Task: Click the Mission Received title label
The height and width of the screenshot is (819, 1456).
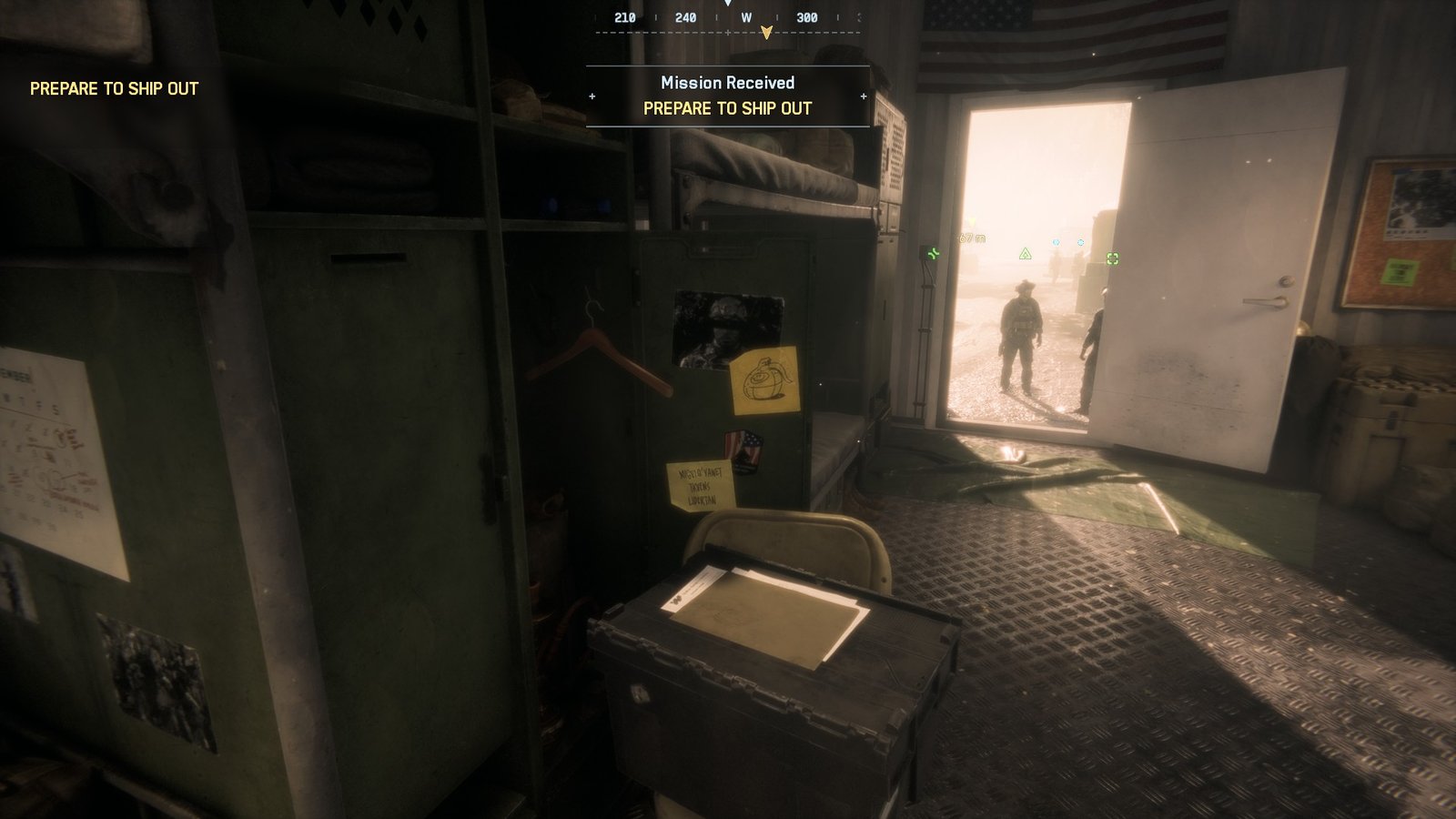Action: (726, 82)
